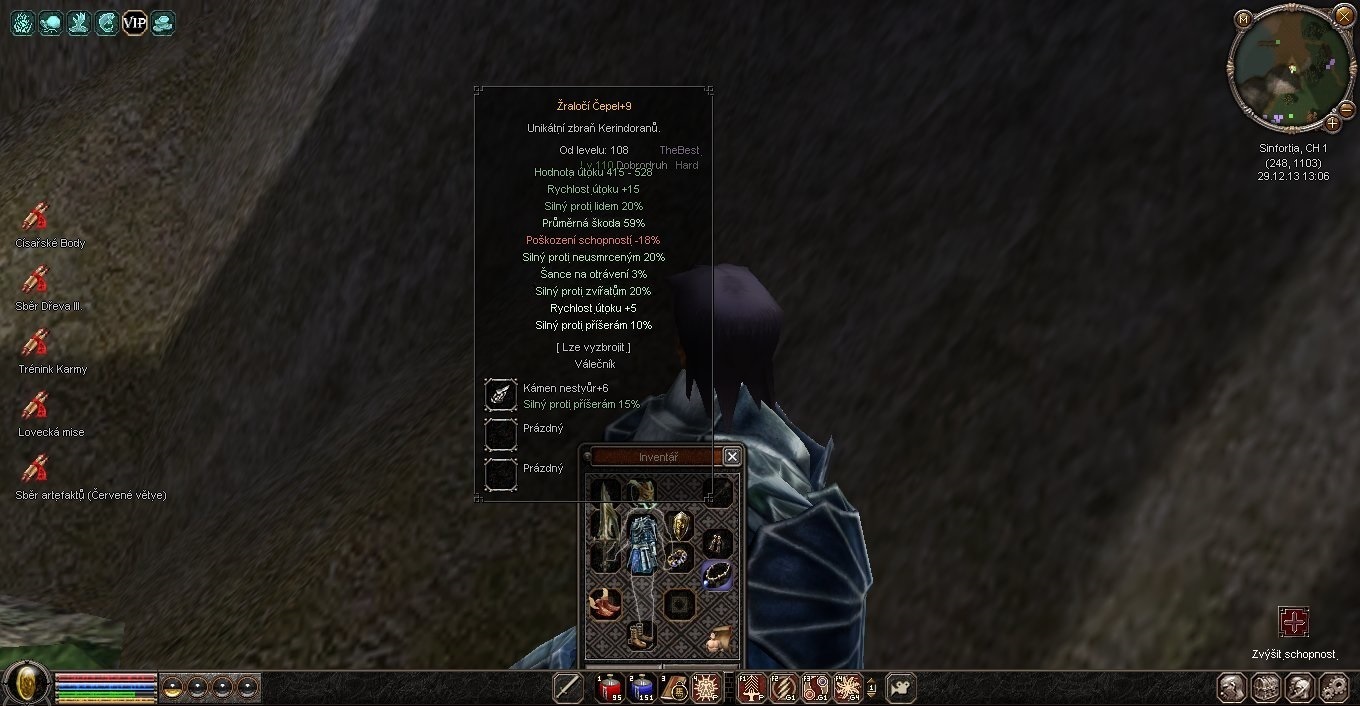Open the Sběr artefaktů quest scroll

[36, 469]
